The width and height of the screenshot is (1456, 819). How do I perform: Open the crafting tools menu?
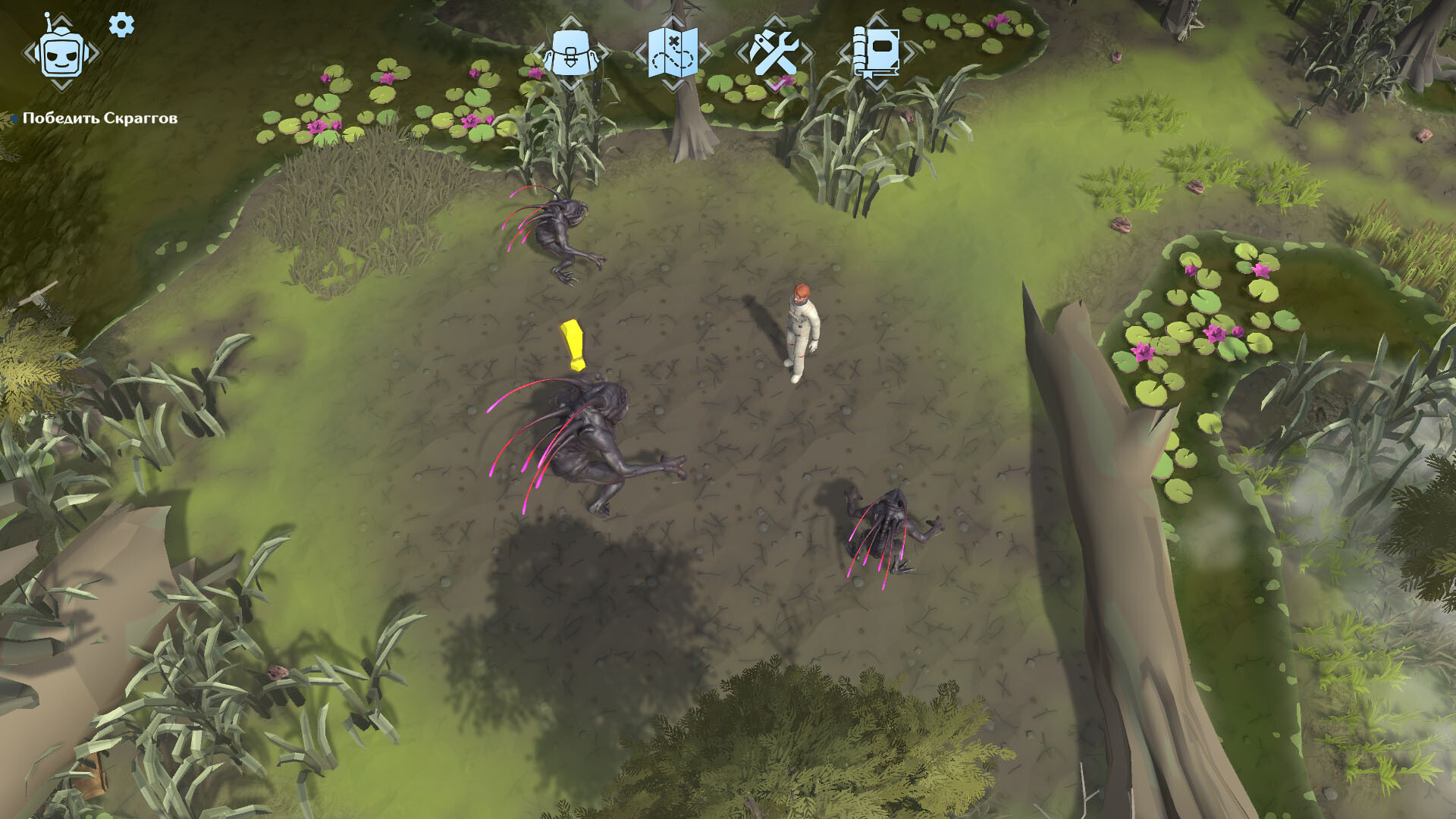(773, 52)
